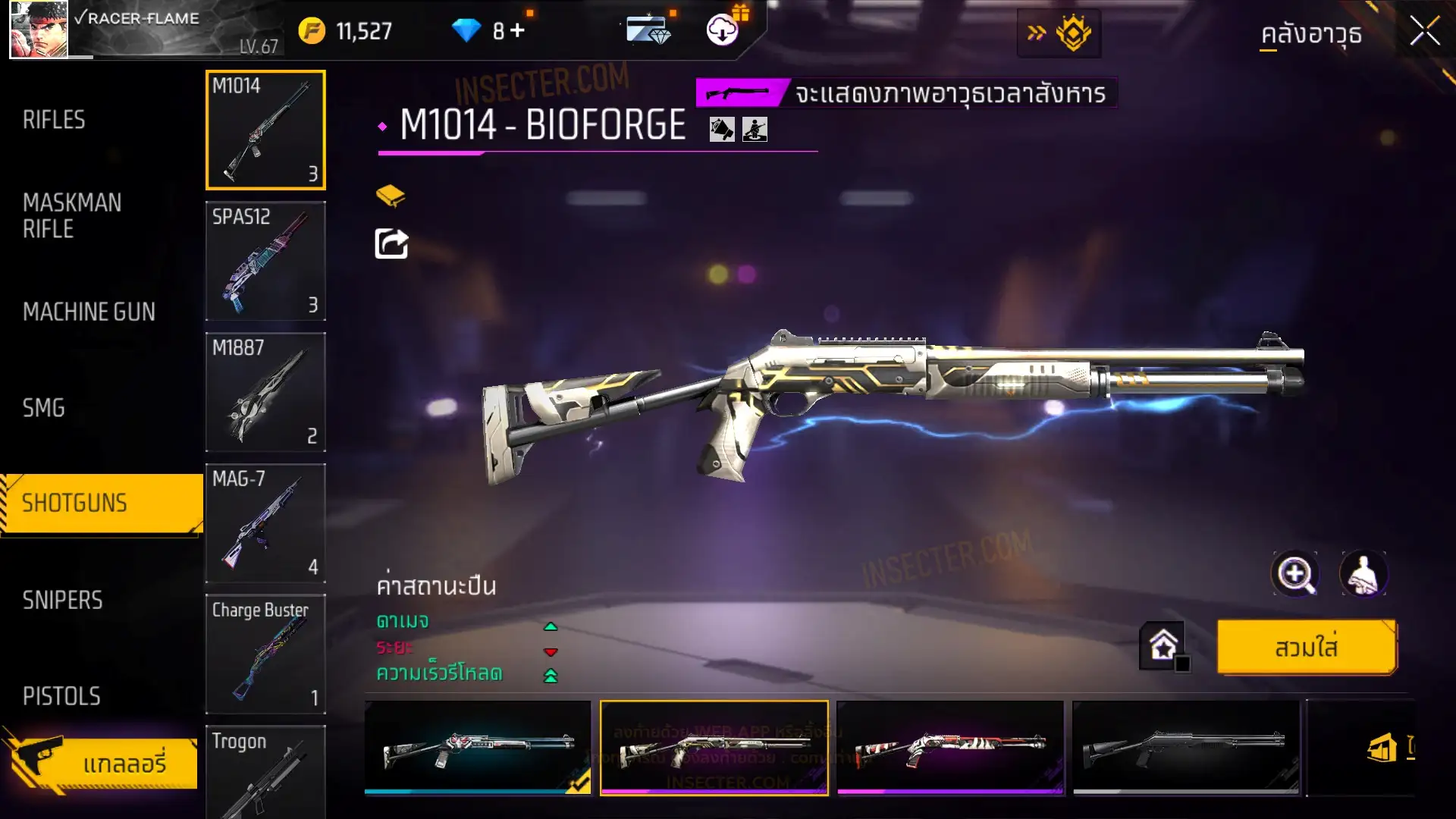Select the Trogon weapon tile
The height and width of the screenshot is (819, 1456).
point(265,772)
